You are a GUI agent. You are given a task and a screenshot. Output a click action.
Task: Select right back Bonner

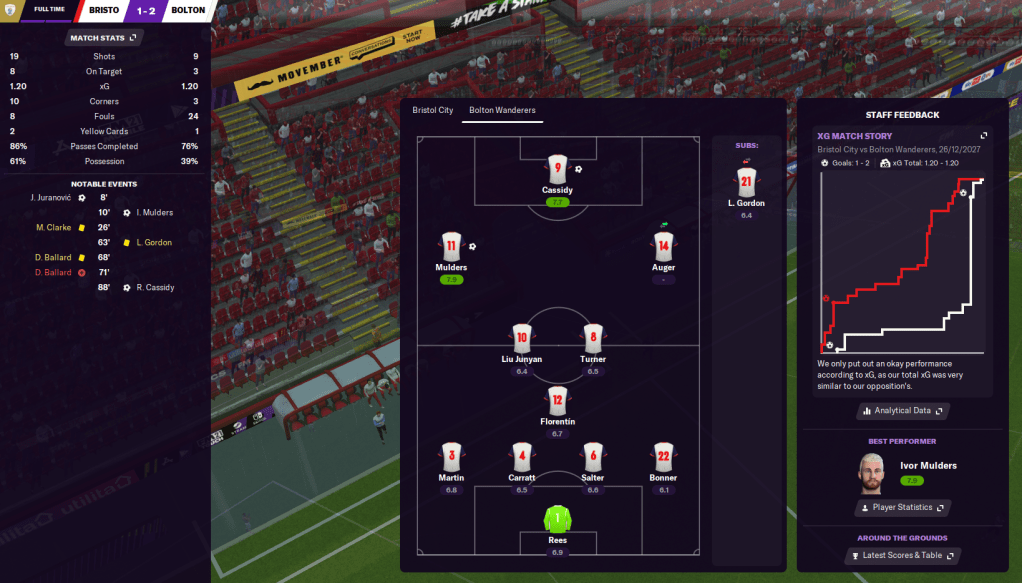(663, 457)
